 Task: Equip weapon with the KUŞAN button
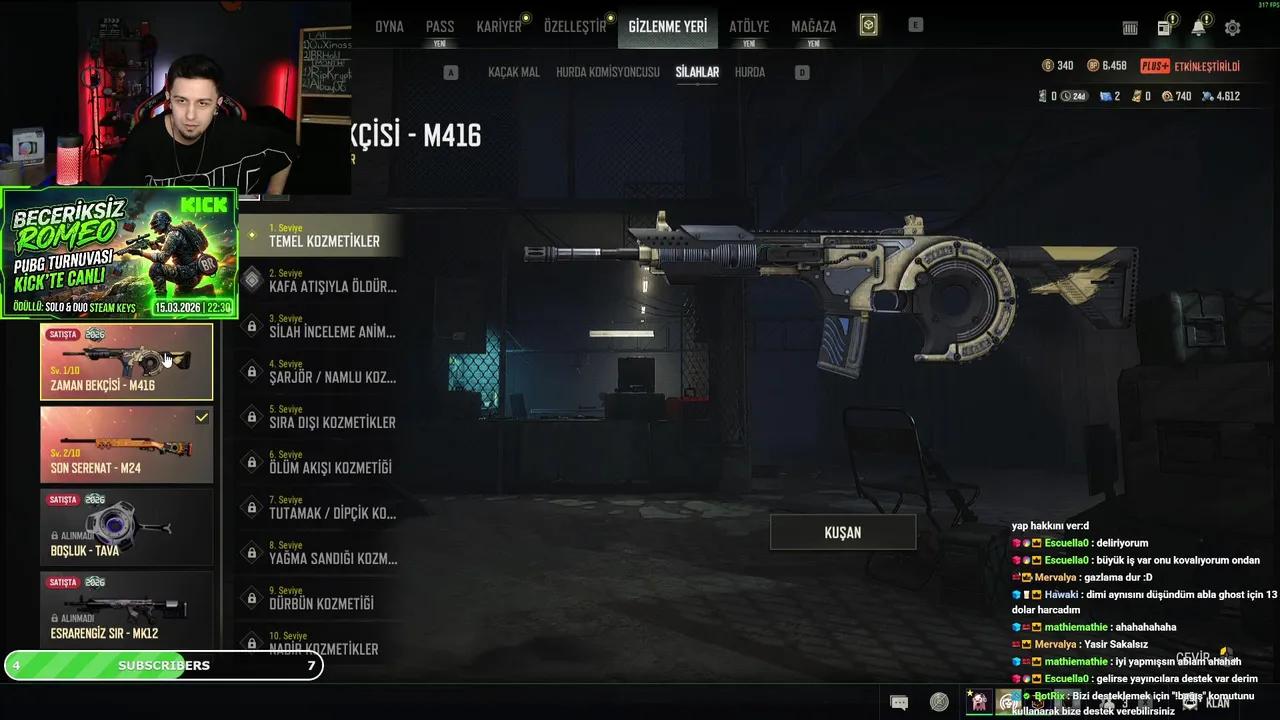click(842, 532)
